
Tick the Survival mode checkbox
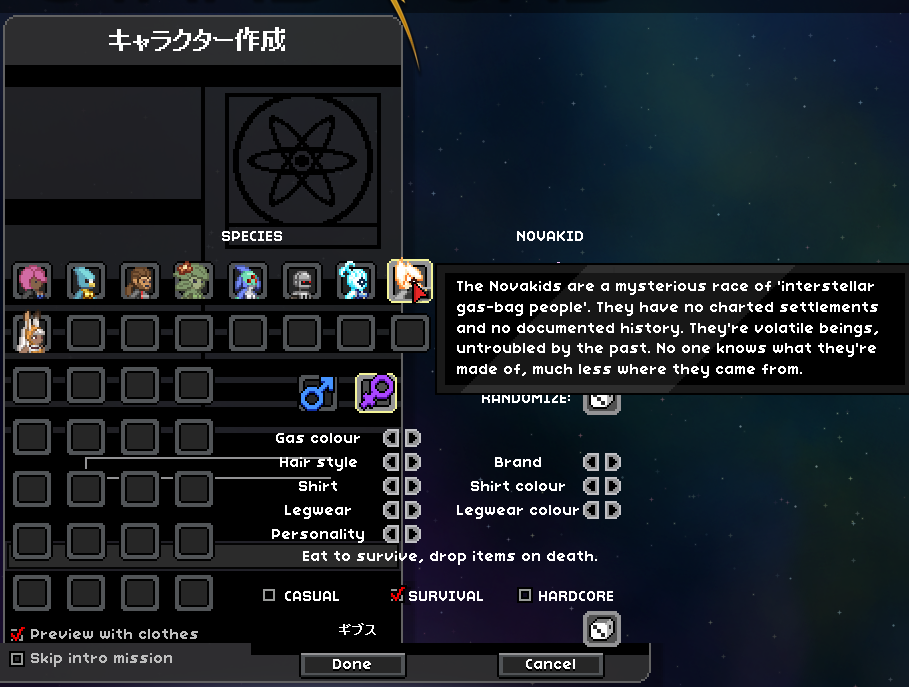point(397,596)
